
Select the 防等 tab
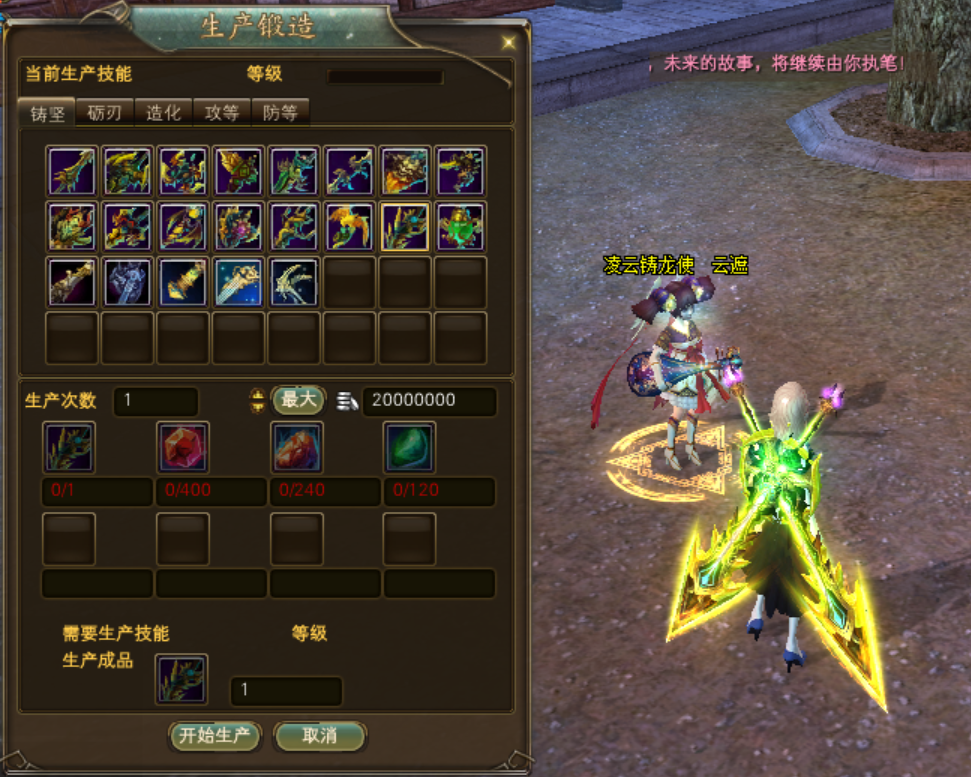click(280, 113)
